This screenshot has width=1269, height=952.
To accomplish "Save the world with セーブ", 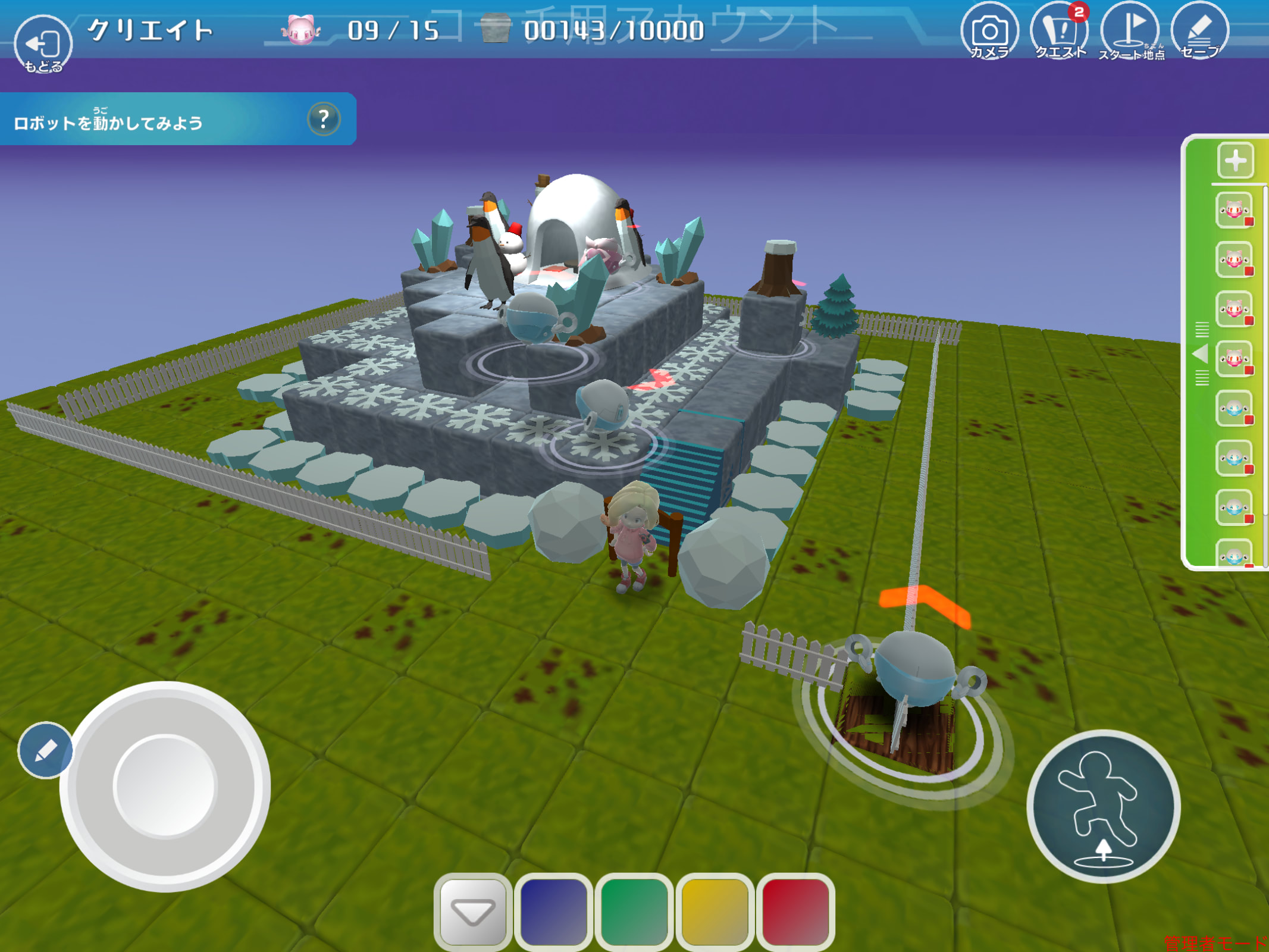I will (x=1199, y=32).
